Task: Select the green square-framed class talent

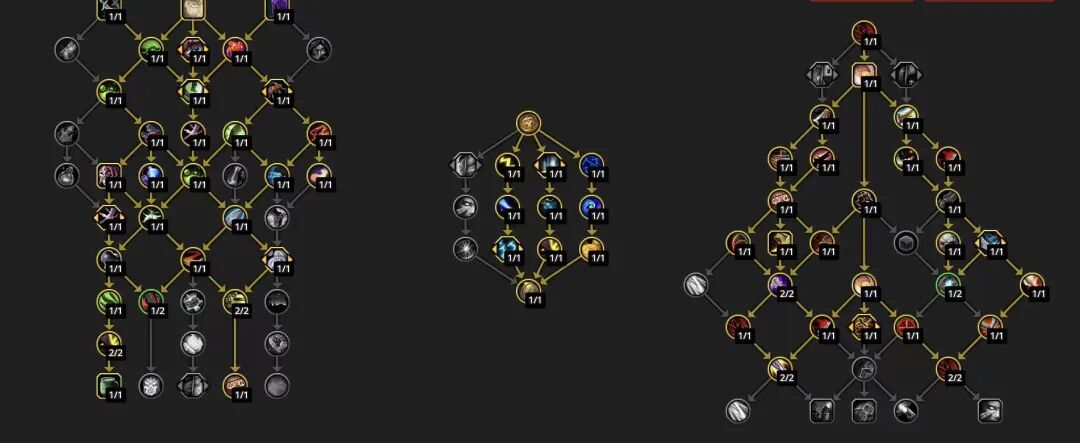Action: coord(108,385)
